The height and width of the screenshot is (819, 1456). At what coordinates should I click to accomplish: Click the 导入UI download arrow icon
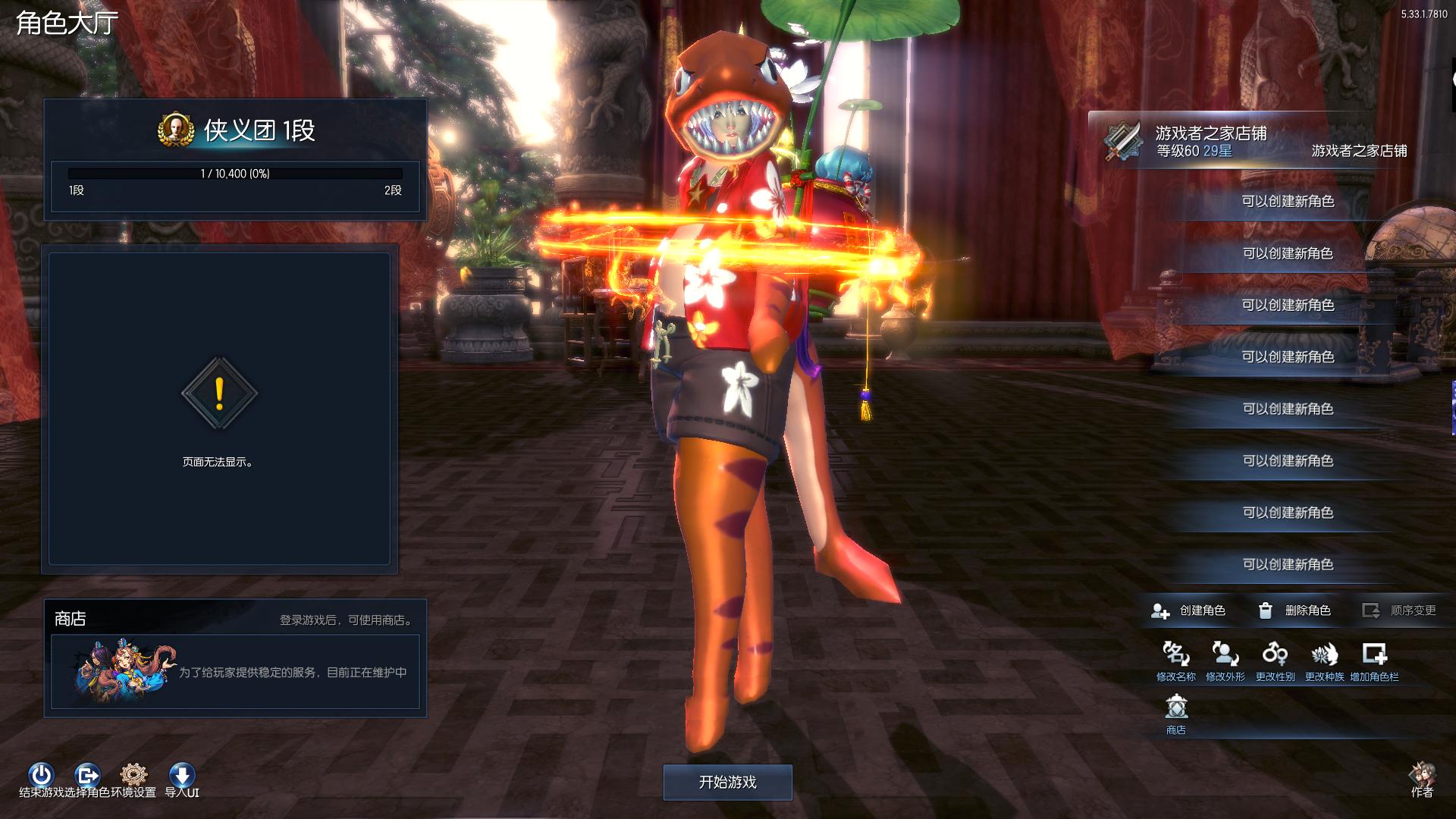pyautogui.click(x=182, y=775)
